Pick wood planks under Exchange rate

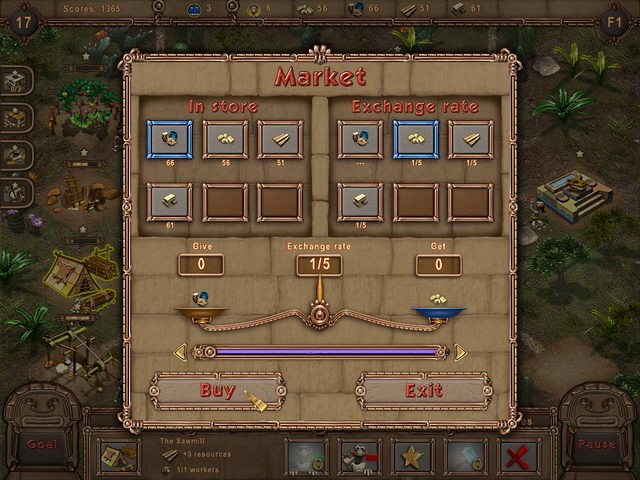pyautogui.click(x=469, y=140)
